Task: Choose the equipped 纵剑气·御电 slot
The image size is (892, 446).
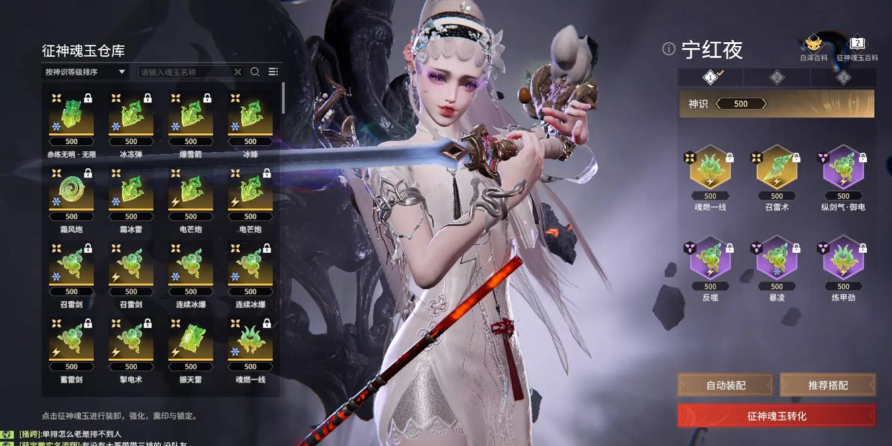Action: [x=843, y=169]
